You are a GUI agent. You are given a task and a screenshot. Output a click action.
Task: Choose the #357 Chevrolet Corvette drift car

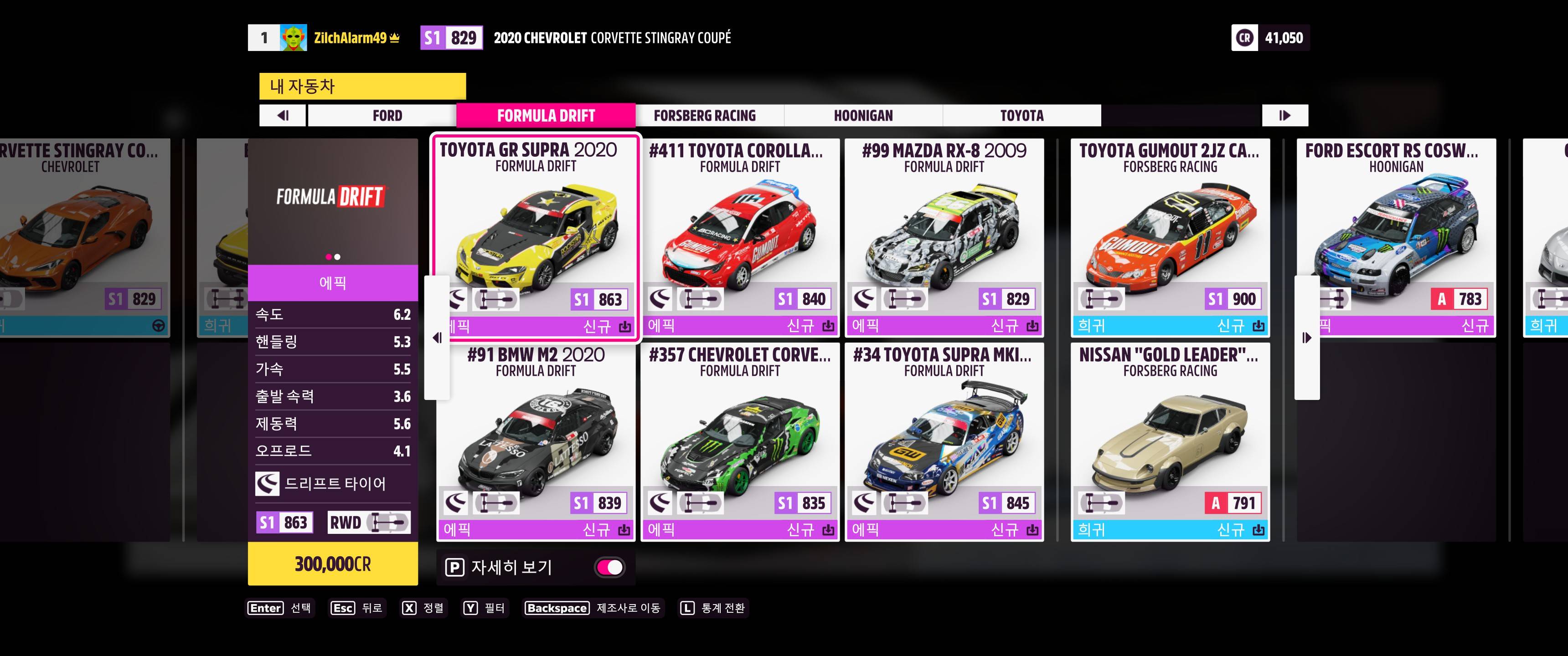[x=740, y=441]
